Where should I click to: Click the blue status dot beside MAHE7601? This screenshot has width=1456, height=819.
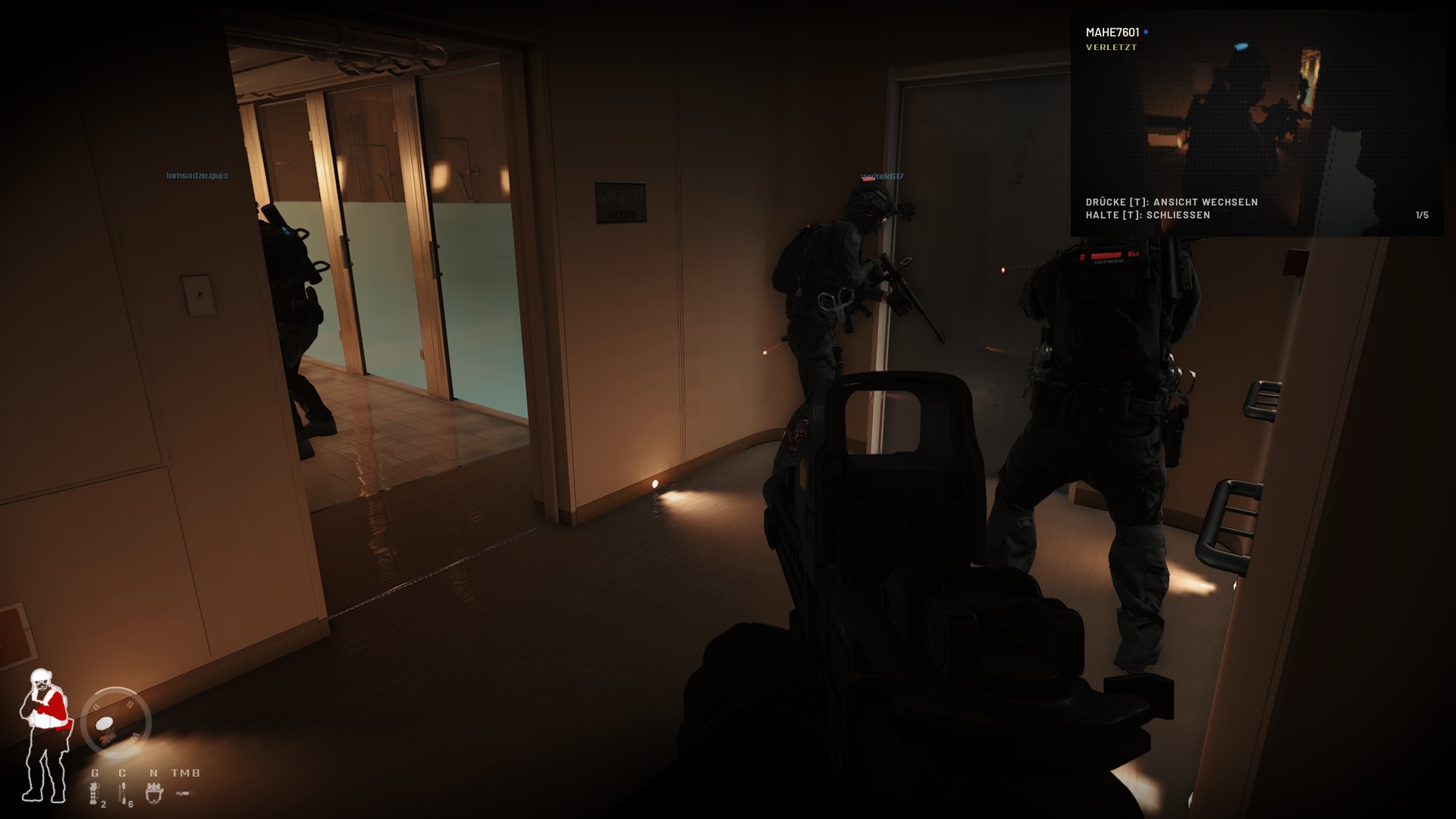point(1146,32)
